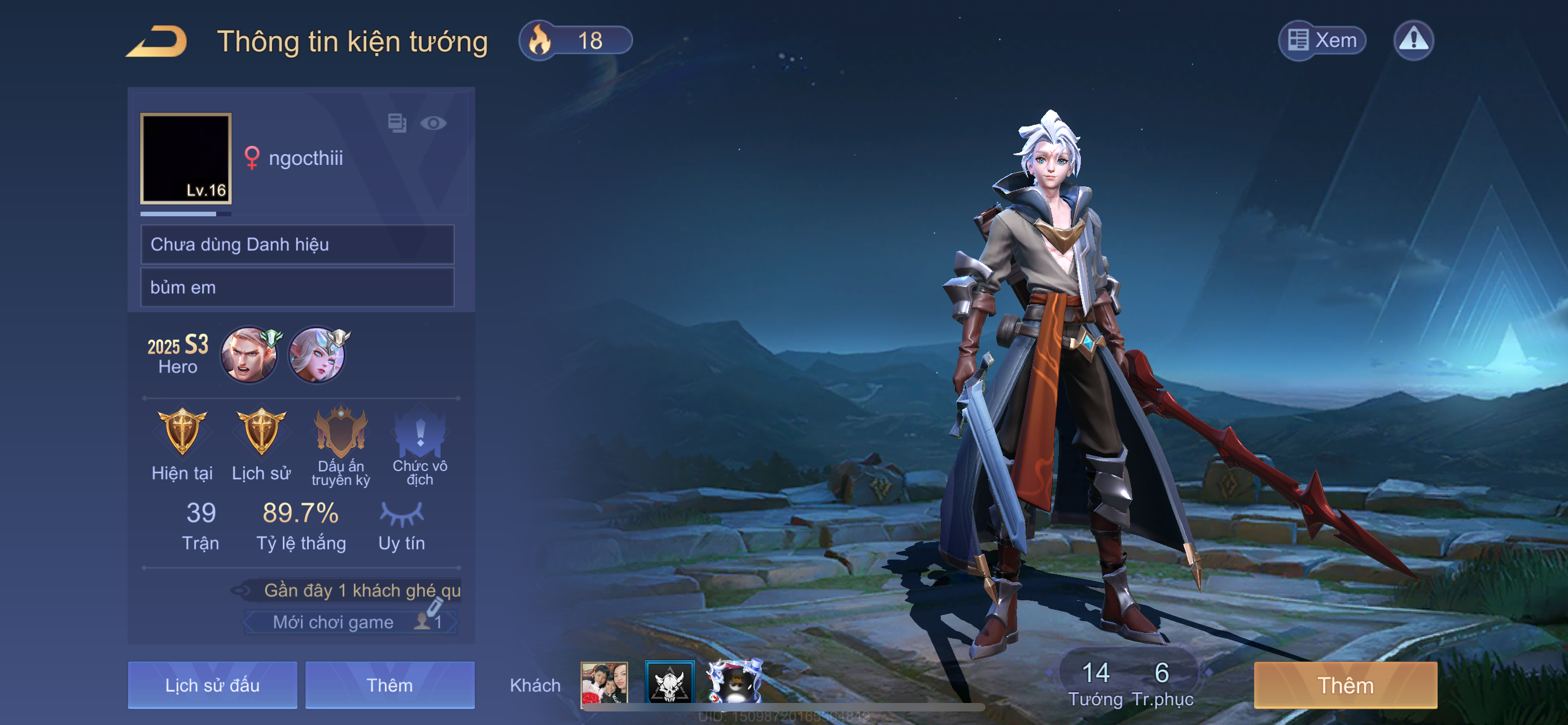Toggle the eye visibility icon
The width and height of the screenshot is (1568, 725).
click(433, 124)
